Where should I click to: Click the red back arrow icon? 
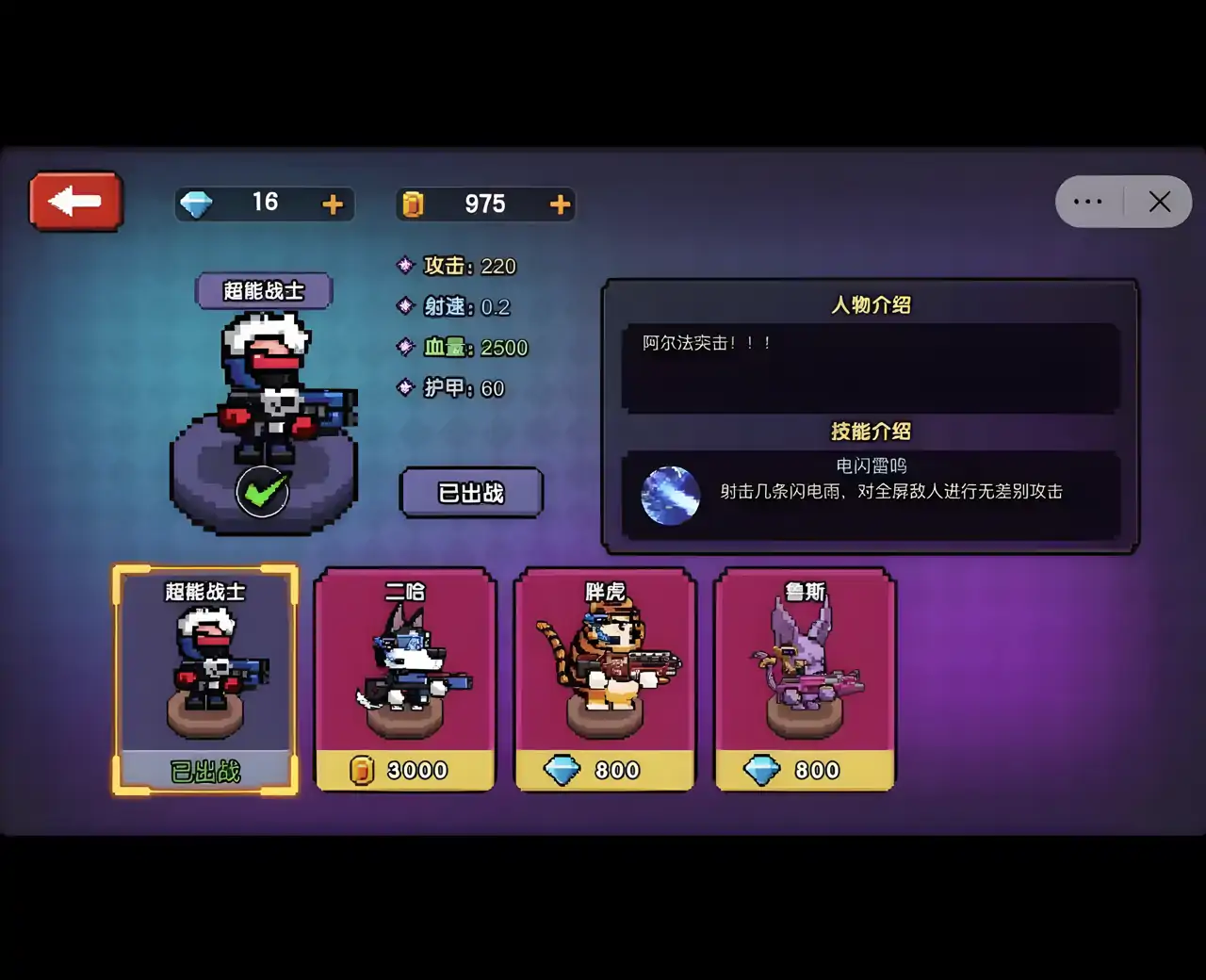tap(74, 200)
